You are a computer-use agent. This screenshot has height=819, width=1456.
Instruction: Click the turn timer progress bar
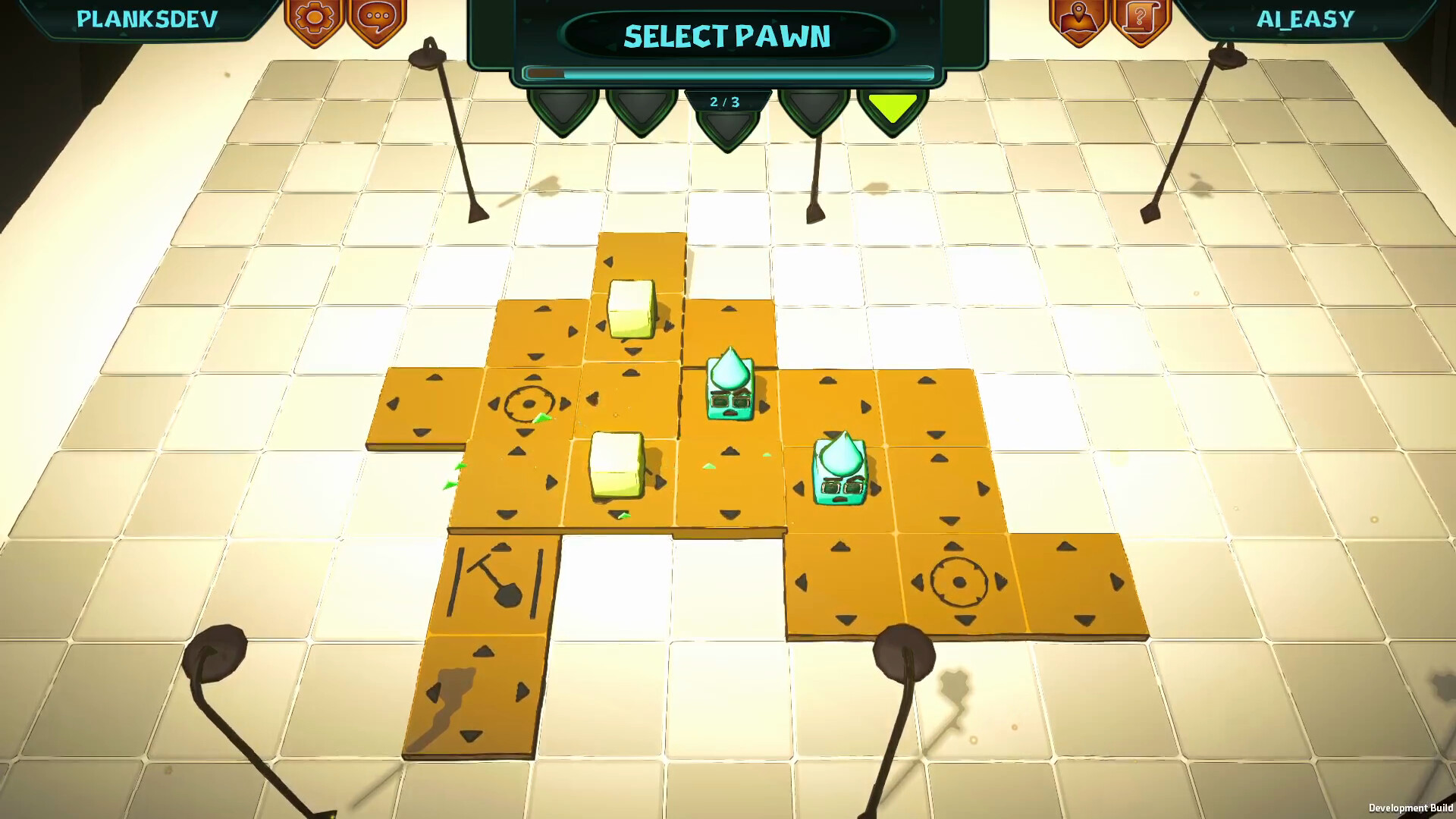coord(726,74)
